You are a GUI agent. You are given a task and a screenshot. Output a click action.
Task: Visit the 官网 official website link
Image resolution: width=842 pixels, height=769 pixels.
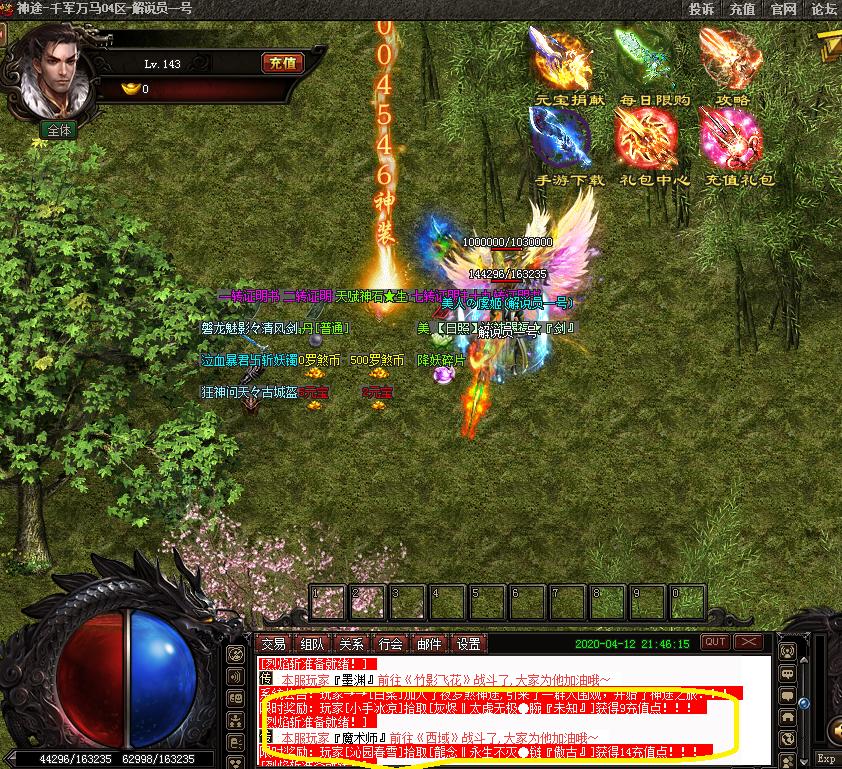pos(783,9)
